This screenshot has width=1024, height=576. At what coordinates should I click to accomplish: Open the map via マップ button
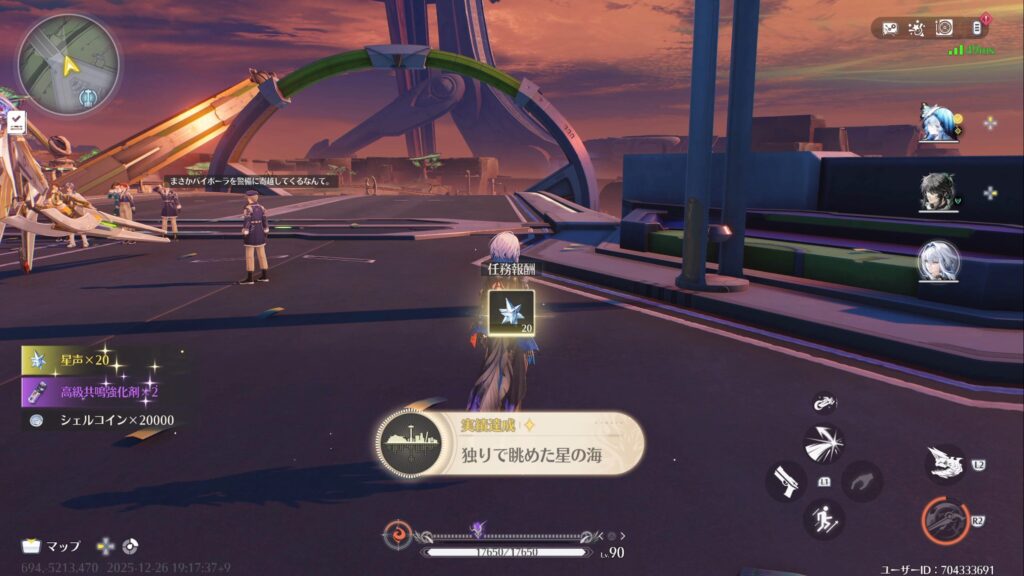tap(52, 546)
